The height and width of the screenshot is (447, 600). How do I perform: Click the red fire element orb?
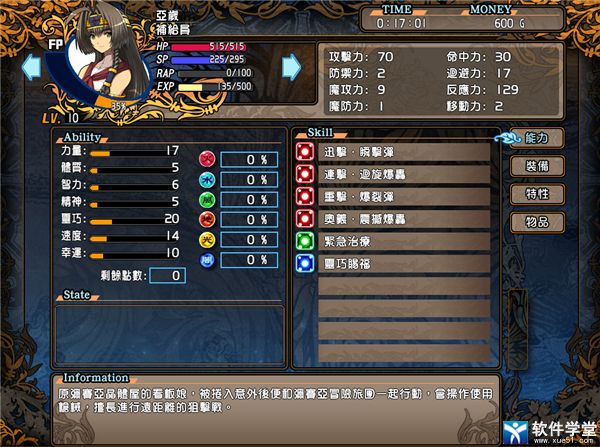[x=207, y=158]
